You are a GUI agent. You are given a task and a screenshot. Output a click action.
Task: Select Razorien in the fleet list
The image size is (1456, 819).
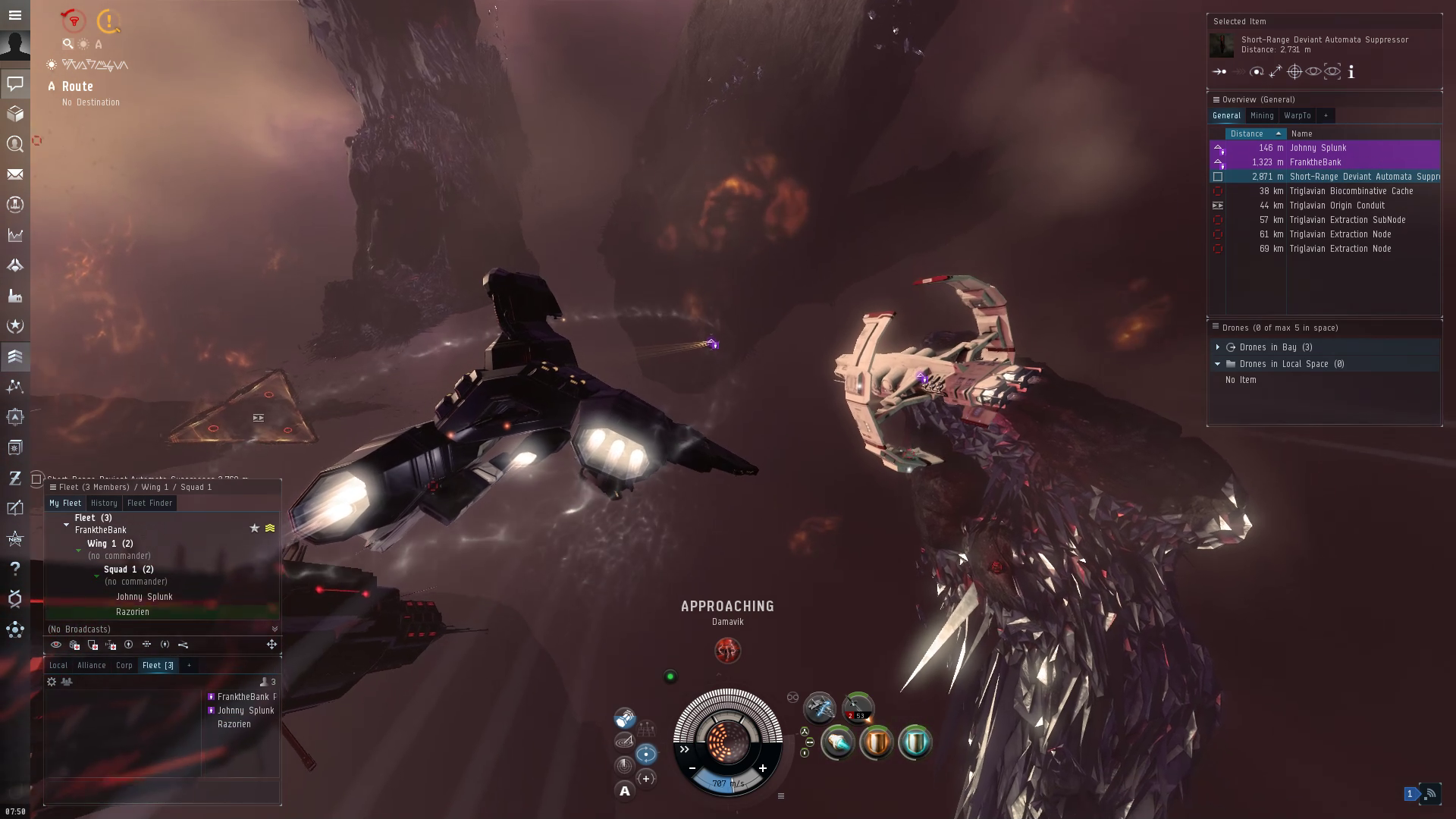[133, 612]
